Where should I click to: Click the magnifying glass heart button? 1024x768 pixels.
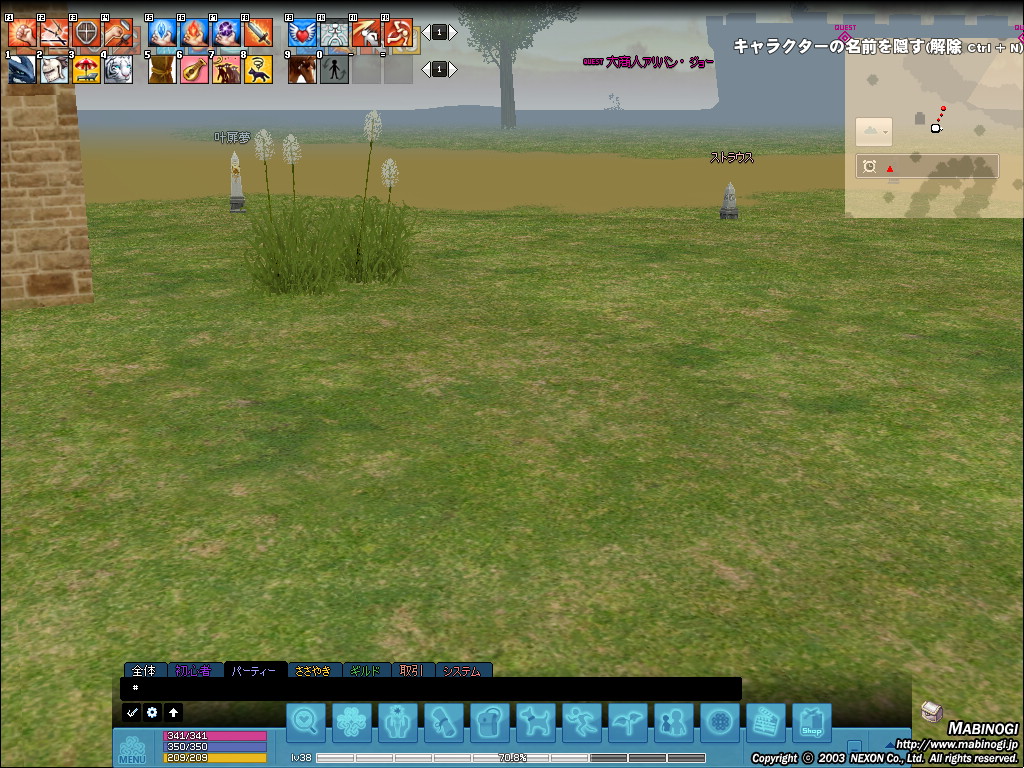(306, 722)
